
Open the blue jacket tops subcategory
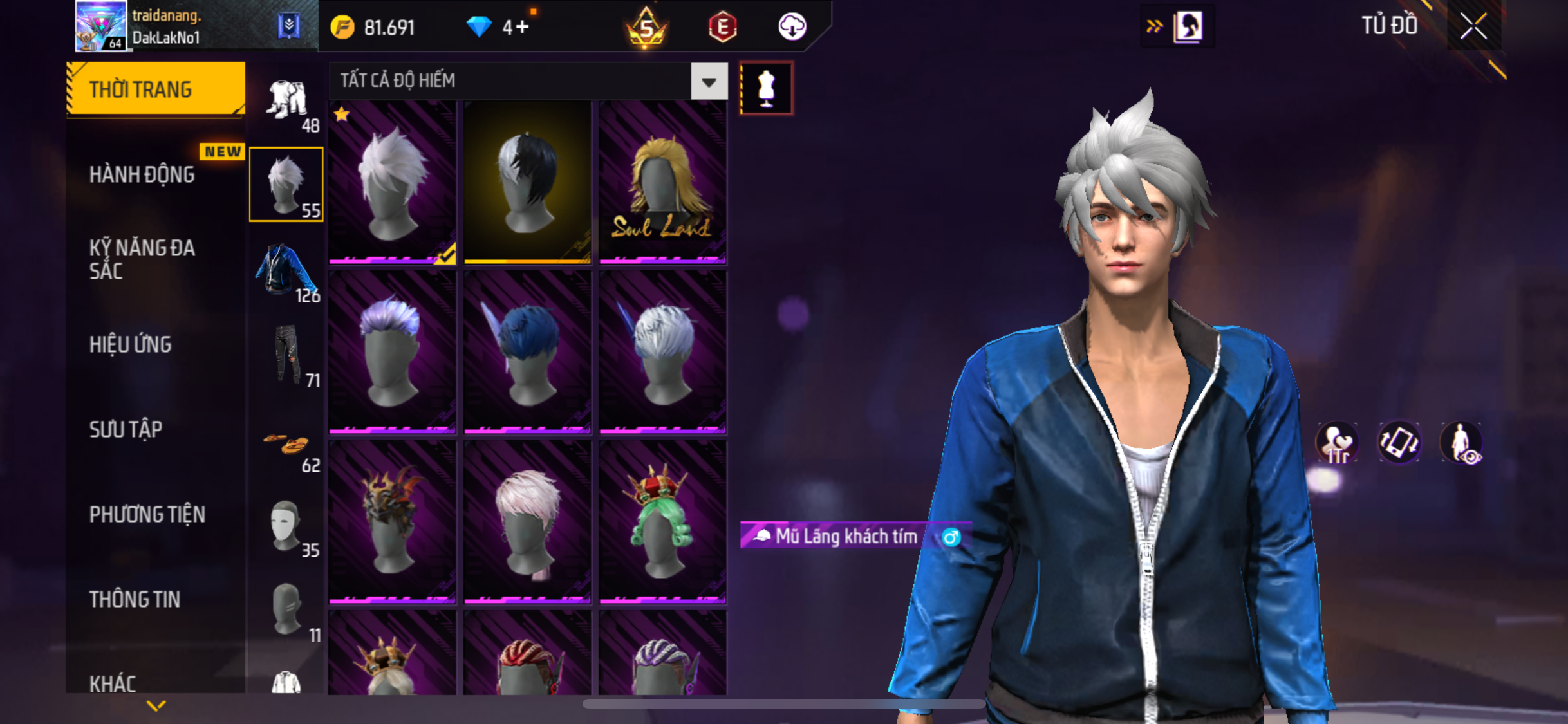click(286, 270)
